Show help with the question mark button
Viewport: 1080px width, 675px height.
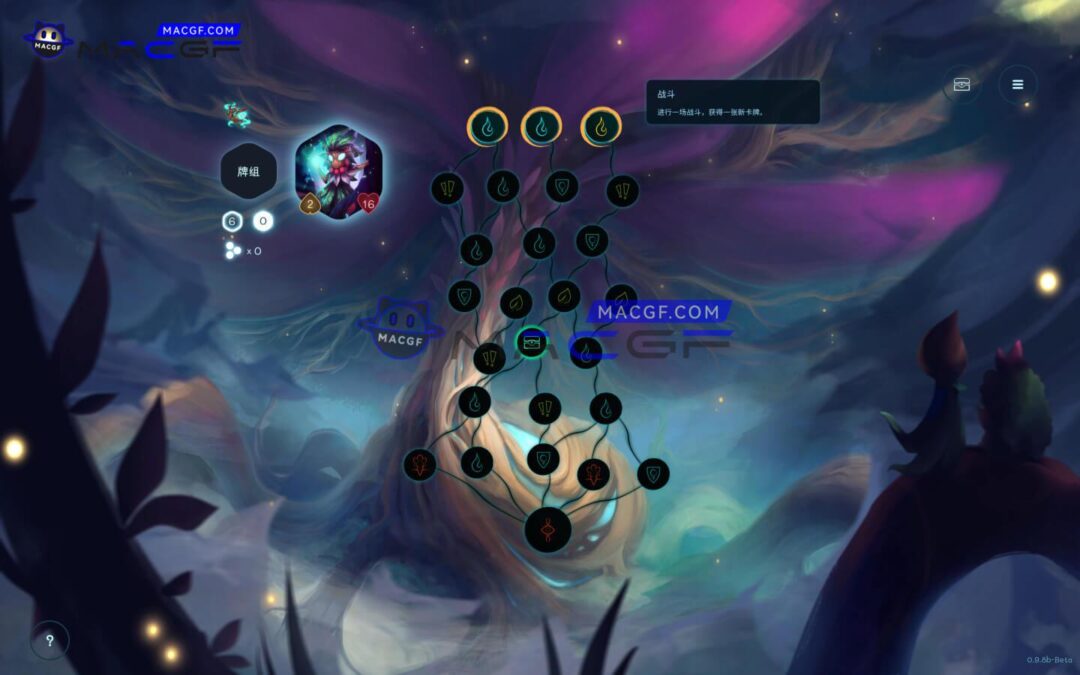tap(50, 640)
